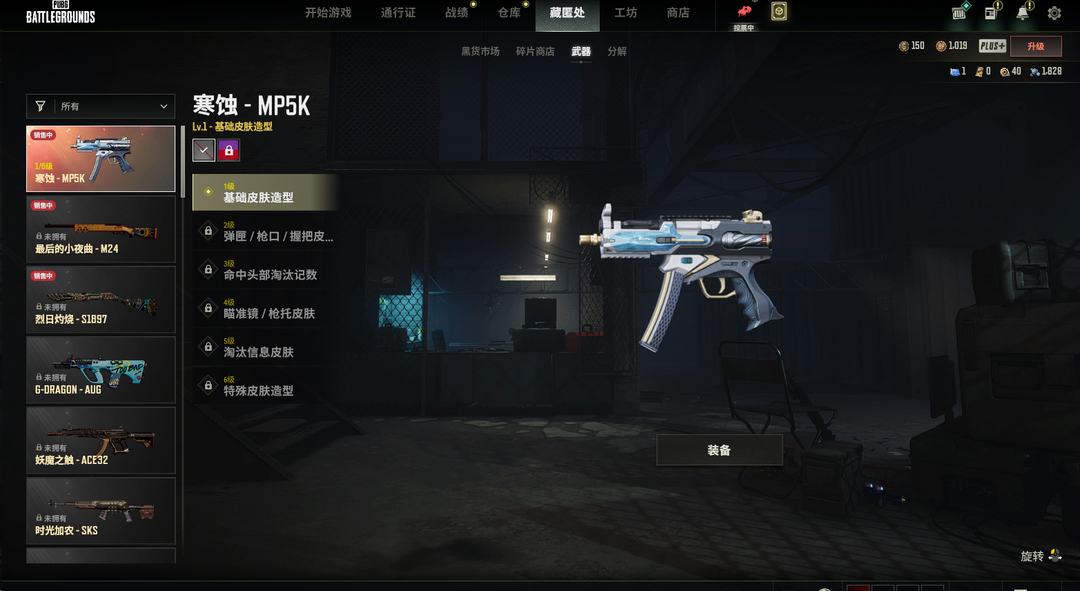Expand the 所有 filter dropdown
Image resolution: width=1080 pixels, height=591 pixels.
(100, 106)
